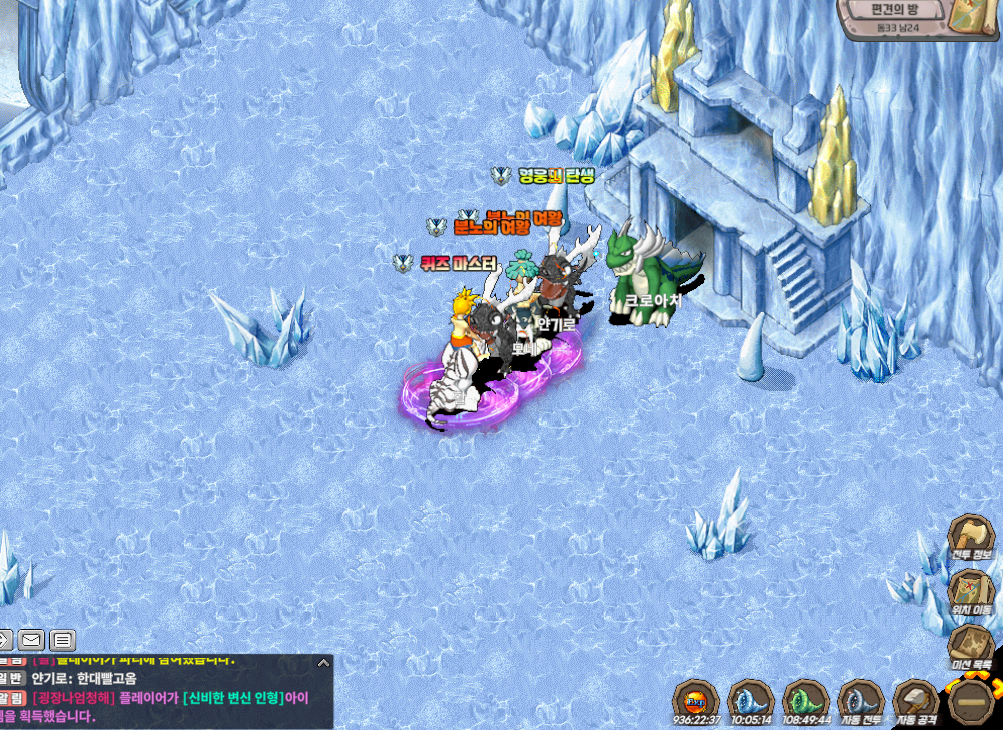Click the arrow button left of the envelope
Image resolution: width=1003 pixels, height=730 pixels.
pyautogui.click(x=4, y=640)
